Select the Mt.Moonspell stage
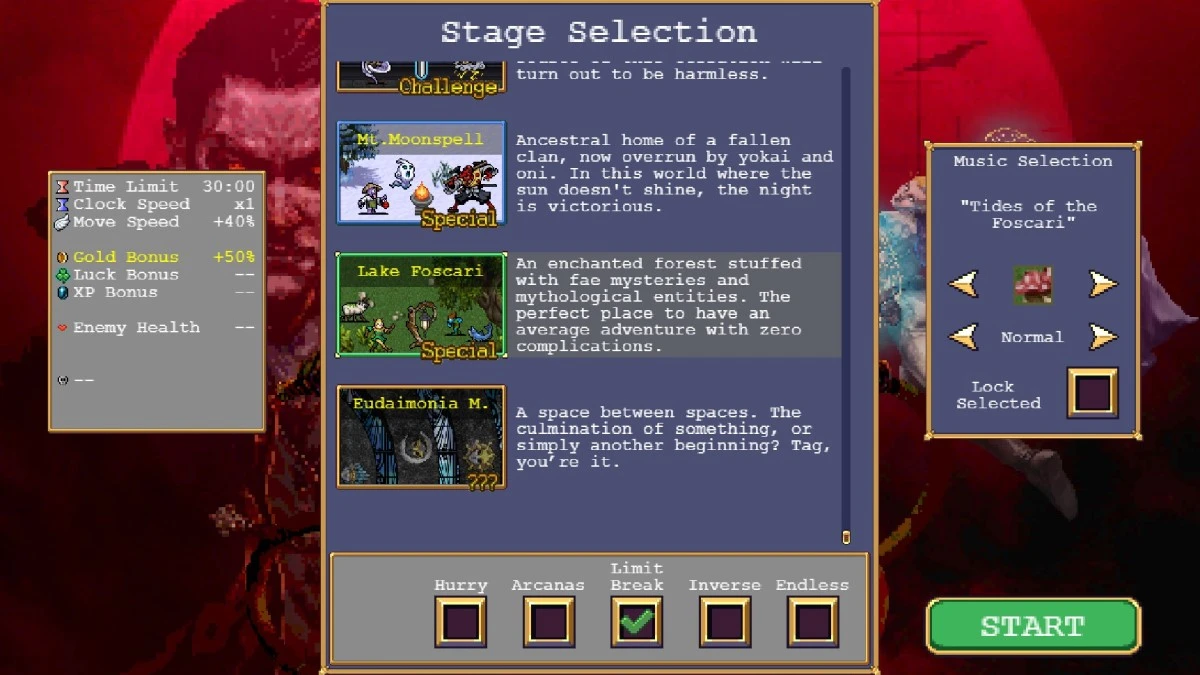The width and height of the screenshot is (1200, 675). [x=421, y=174]
